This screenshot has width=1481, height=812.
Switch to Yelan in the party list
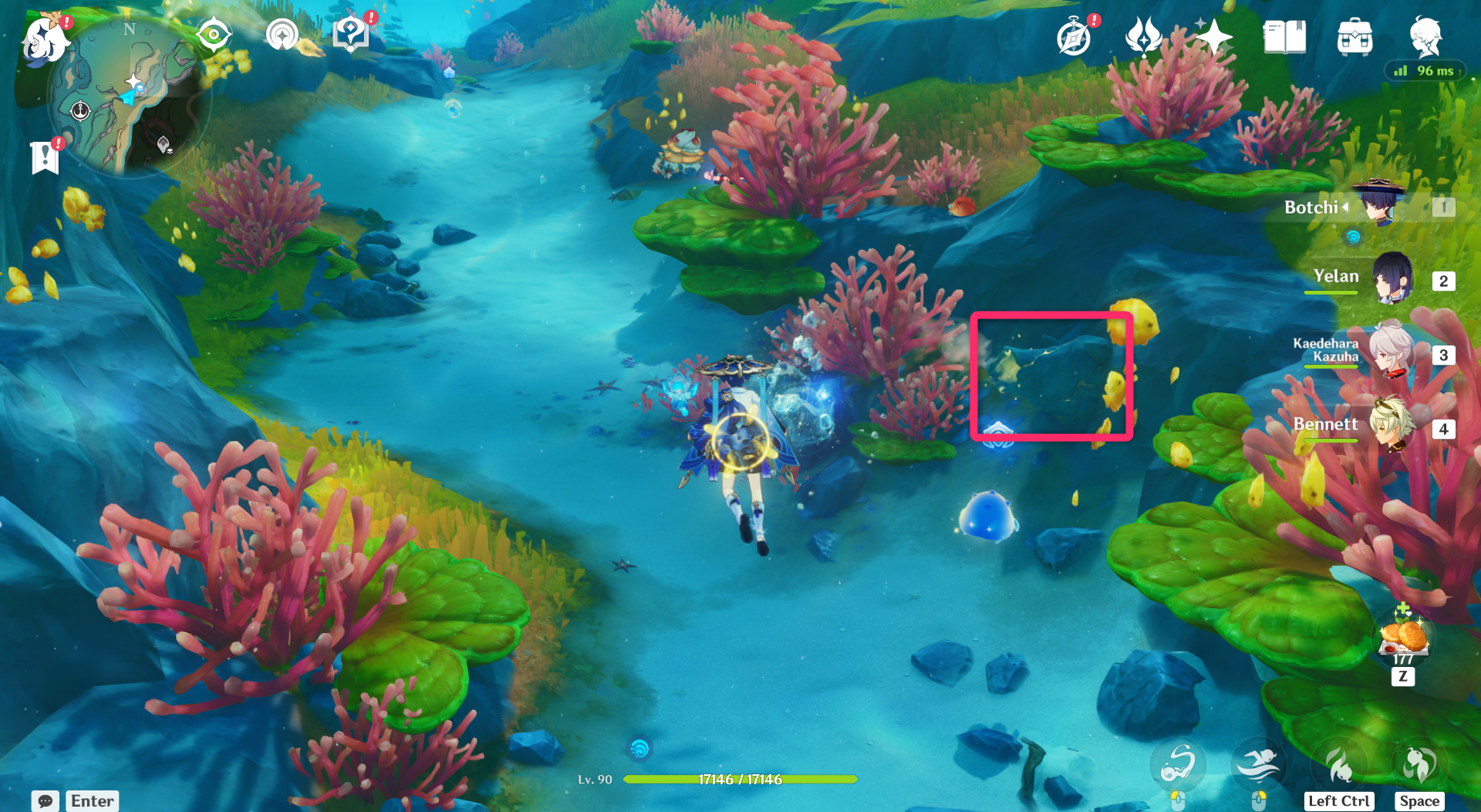pyautogui.click(x=1393, y=278)
